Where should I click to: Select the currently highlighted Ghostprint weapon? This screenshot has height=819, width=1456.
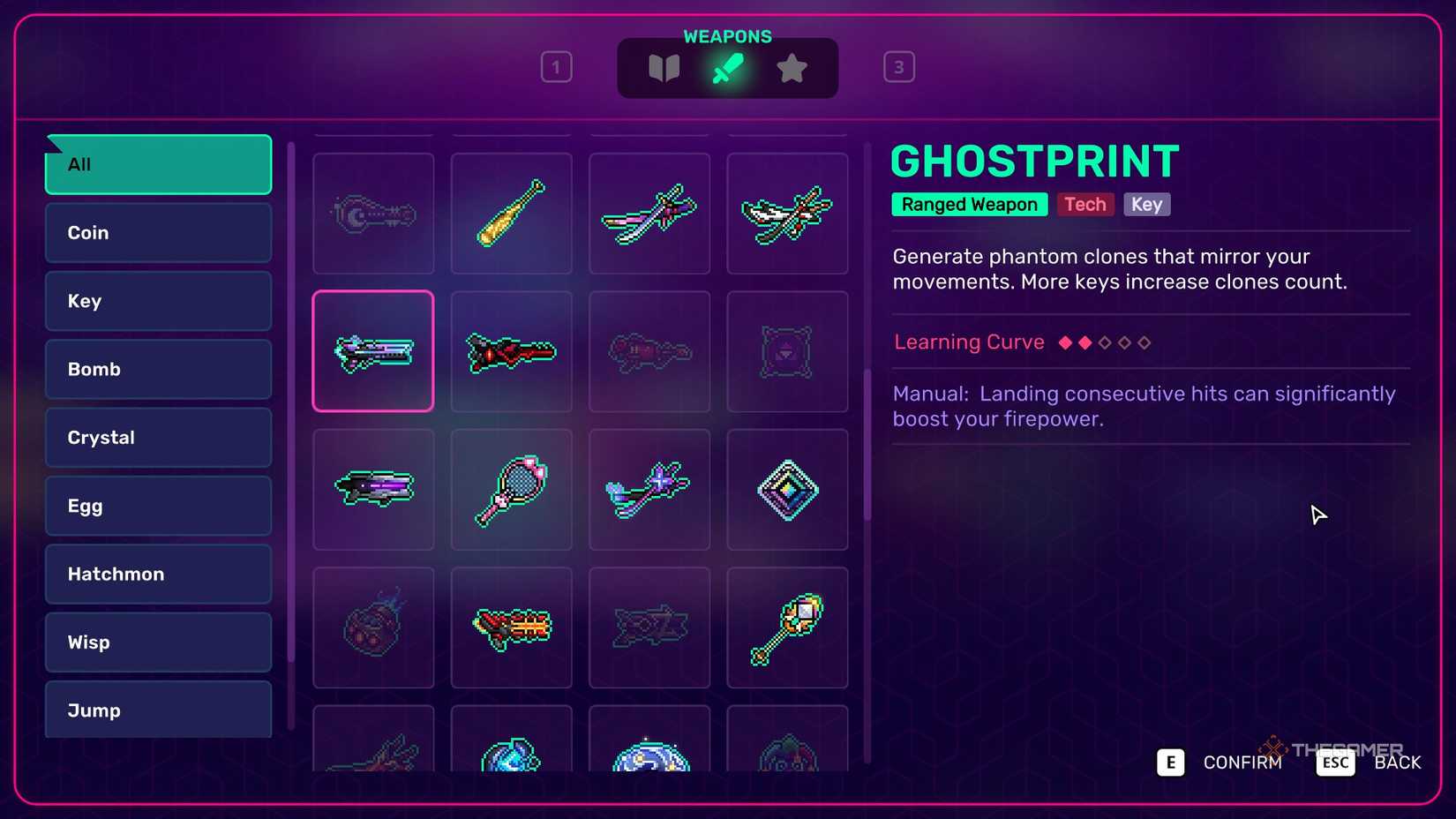[372, 351]
